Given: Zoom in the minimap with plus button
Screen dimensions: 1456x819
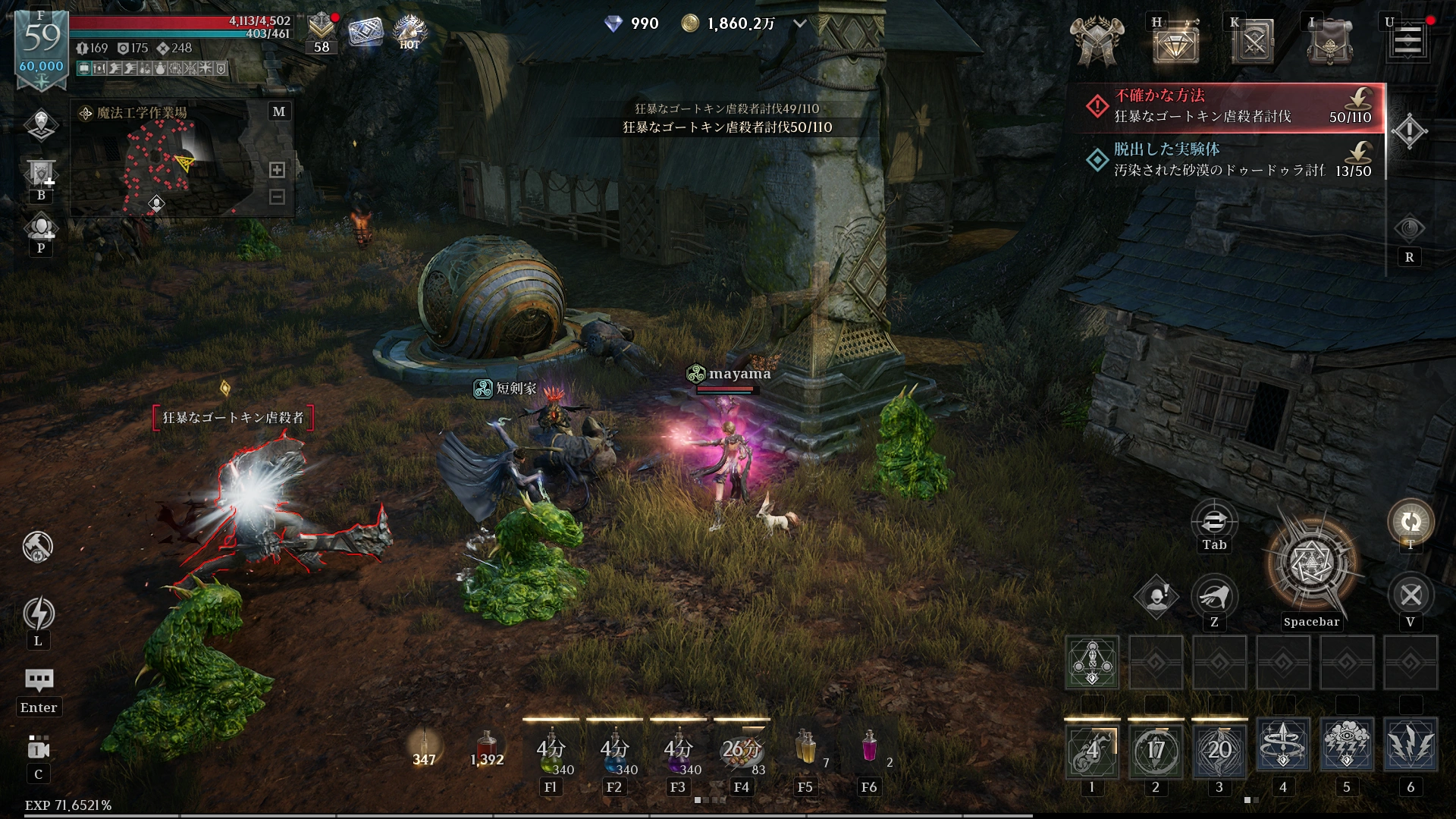Looking at the screenshot, I should [x=278, y=170].
